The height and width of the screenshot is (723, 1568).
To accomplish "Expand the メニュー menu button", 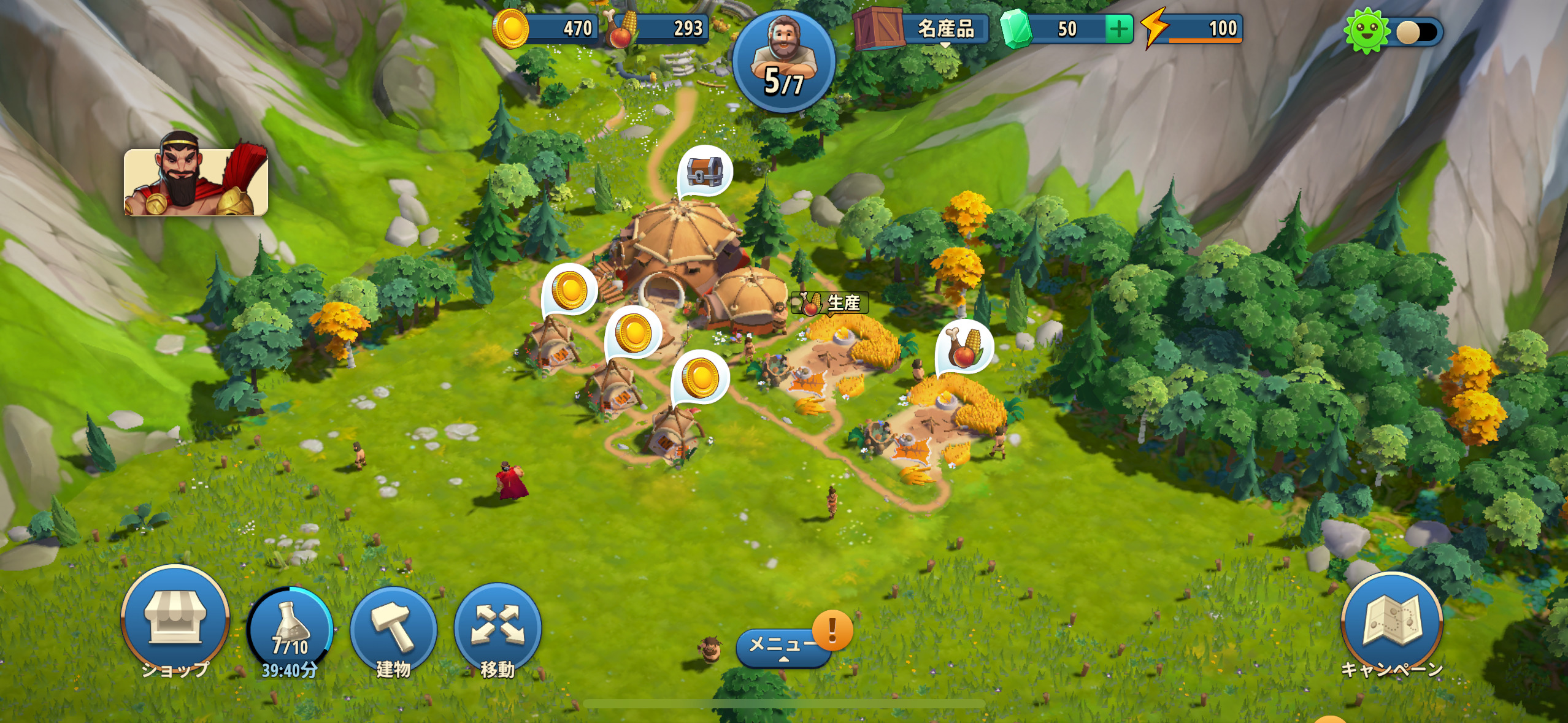I will [x=783, y=647].
